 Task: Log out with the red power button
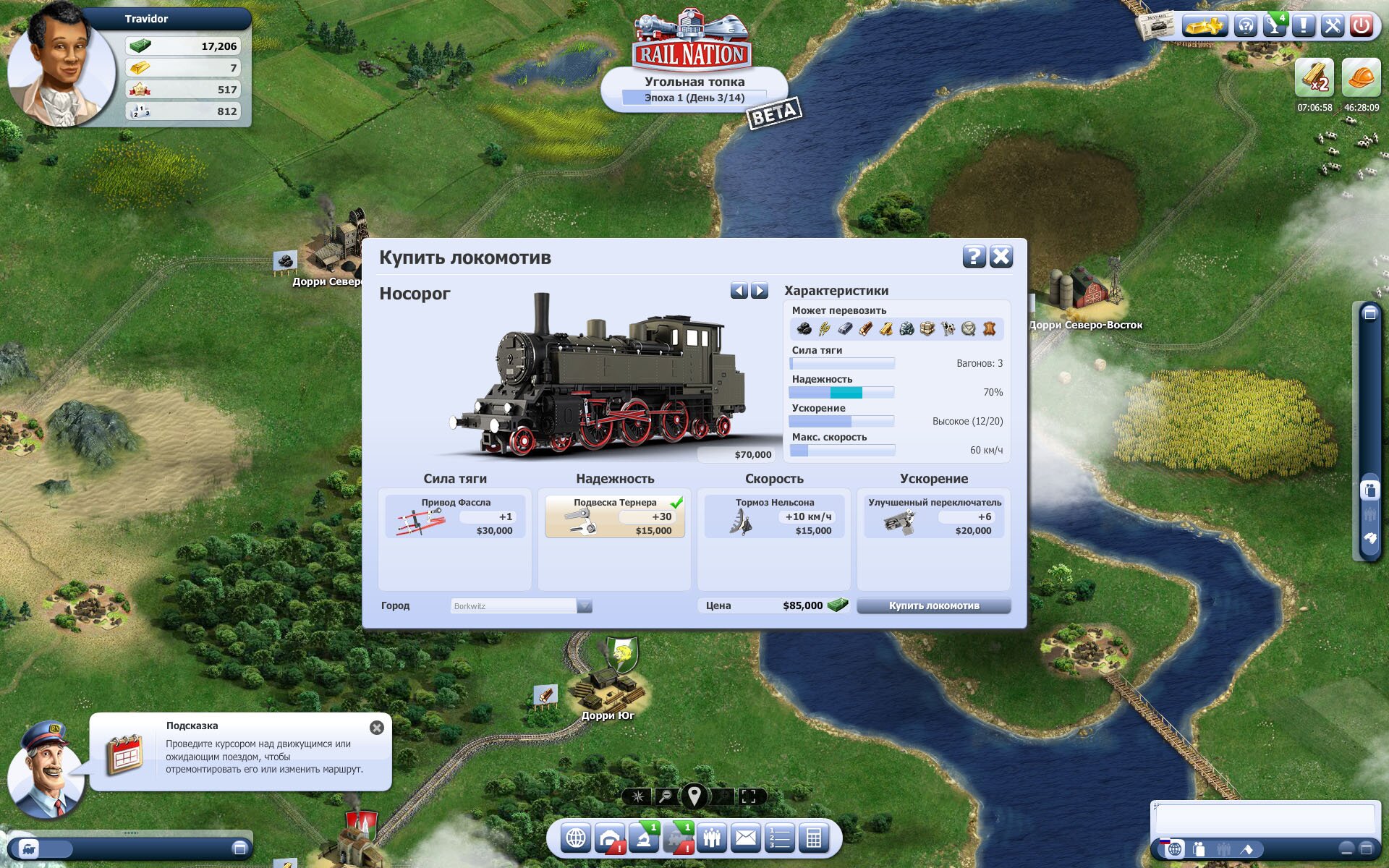pos(1361,27)
